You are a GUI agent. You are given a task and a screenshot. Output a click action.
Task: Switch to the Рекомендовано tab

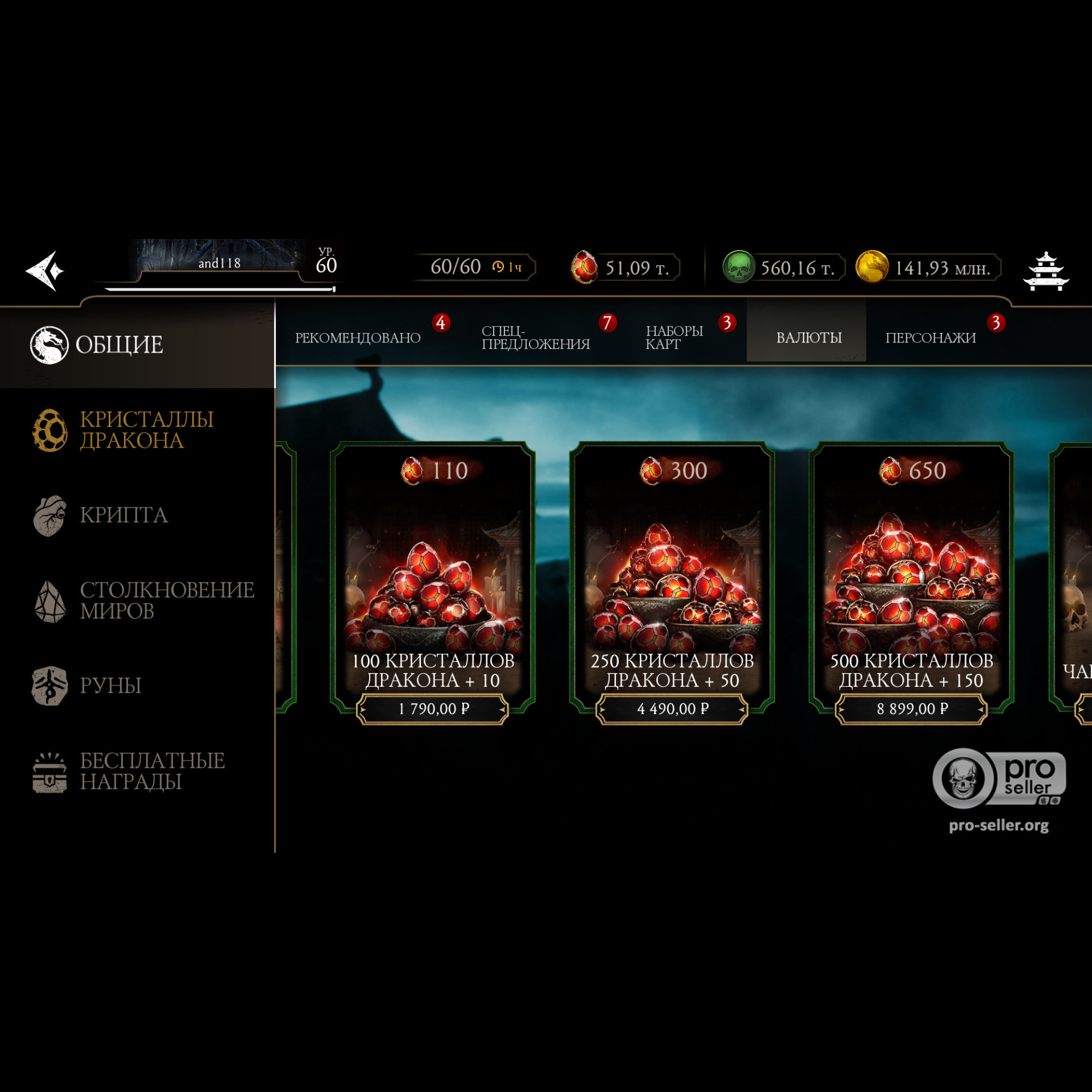[358, 337]
